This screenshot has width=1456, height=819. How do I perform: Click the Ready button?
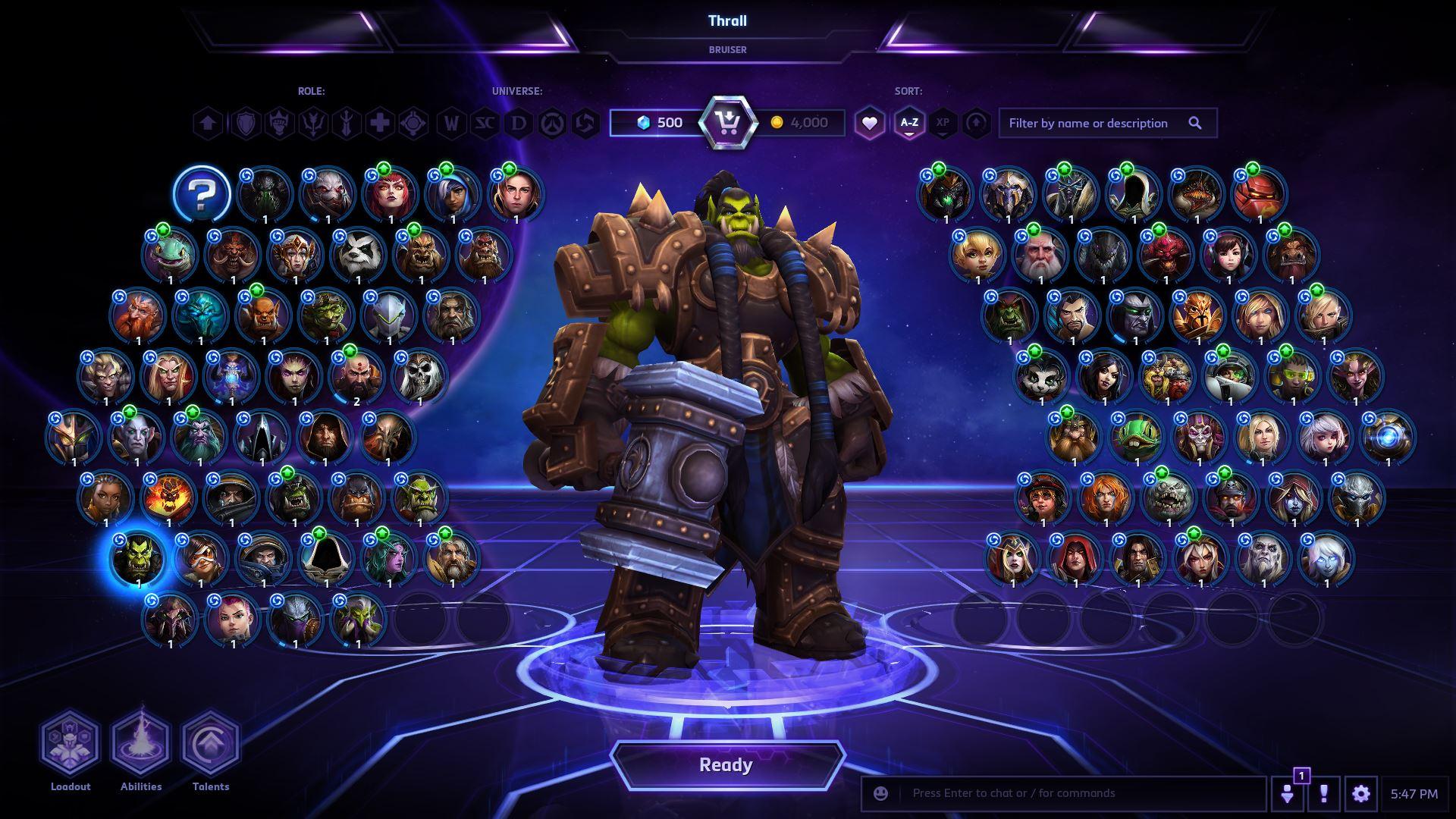pos(726,765)
